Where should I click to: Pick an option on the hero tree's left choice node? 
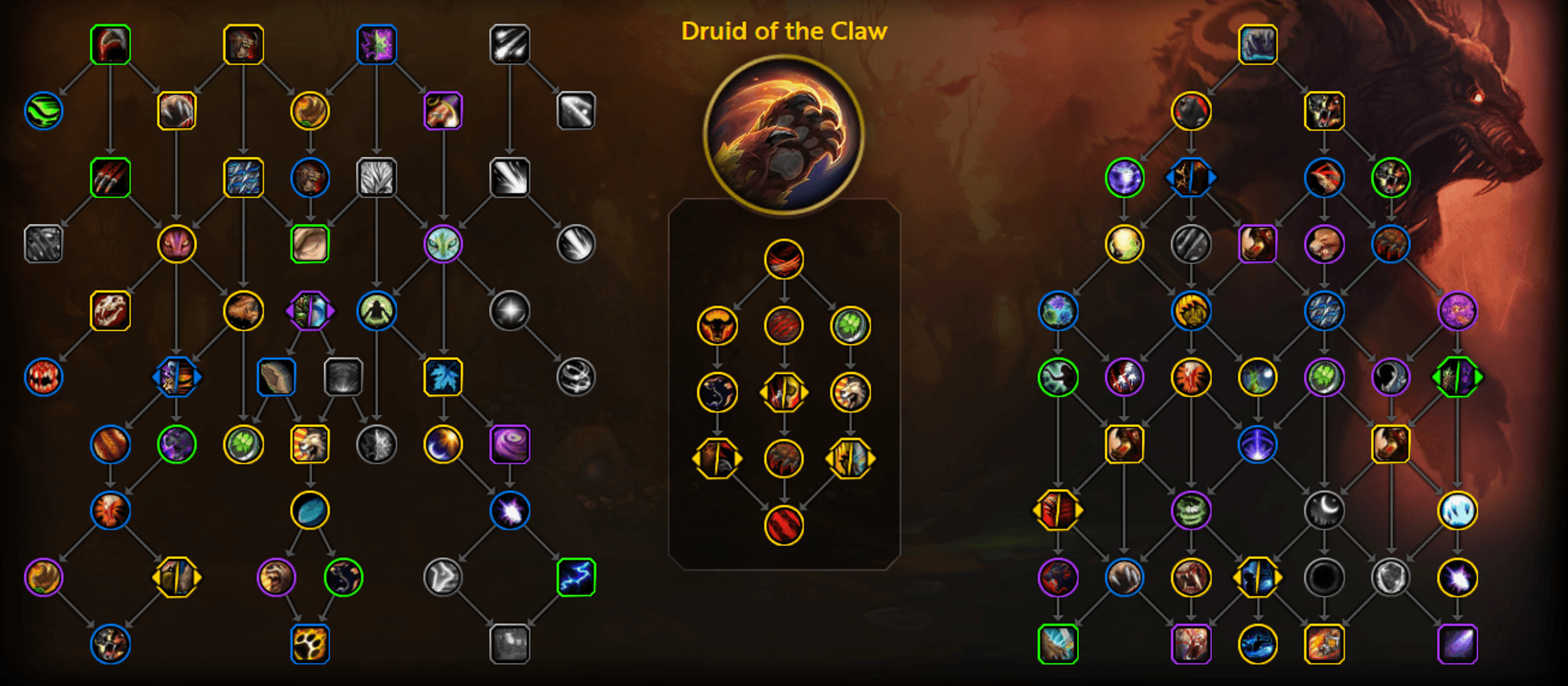[x=719, y=459]
